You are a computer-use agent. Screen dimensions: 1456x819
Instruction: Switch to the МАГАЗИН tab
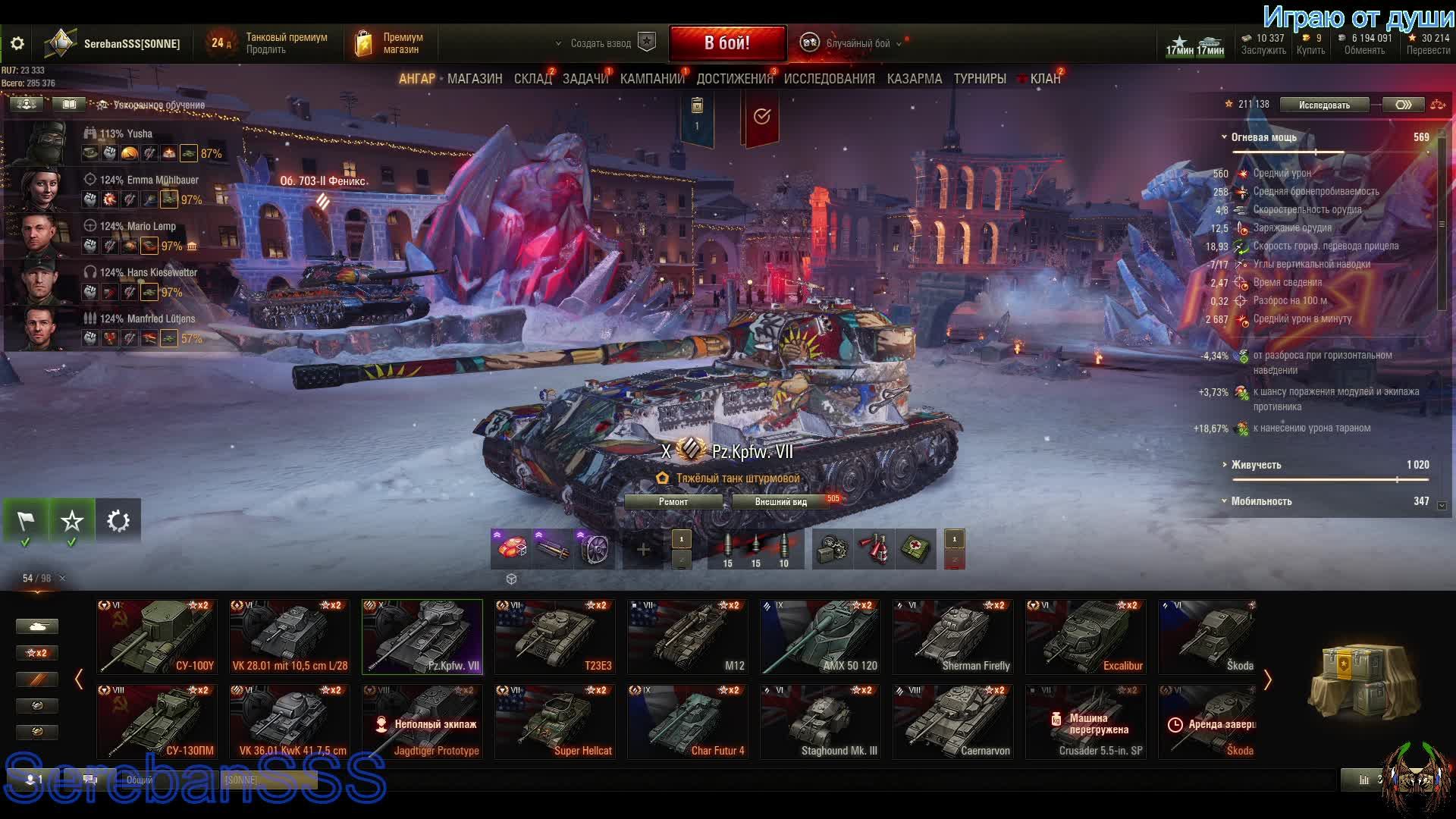pos(475,79)
